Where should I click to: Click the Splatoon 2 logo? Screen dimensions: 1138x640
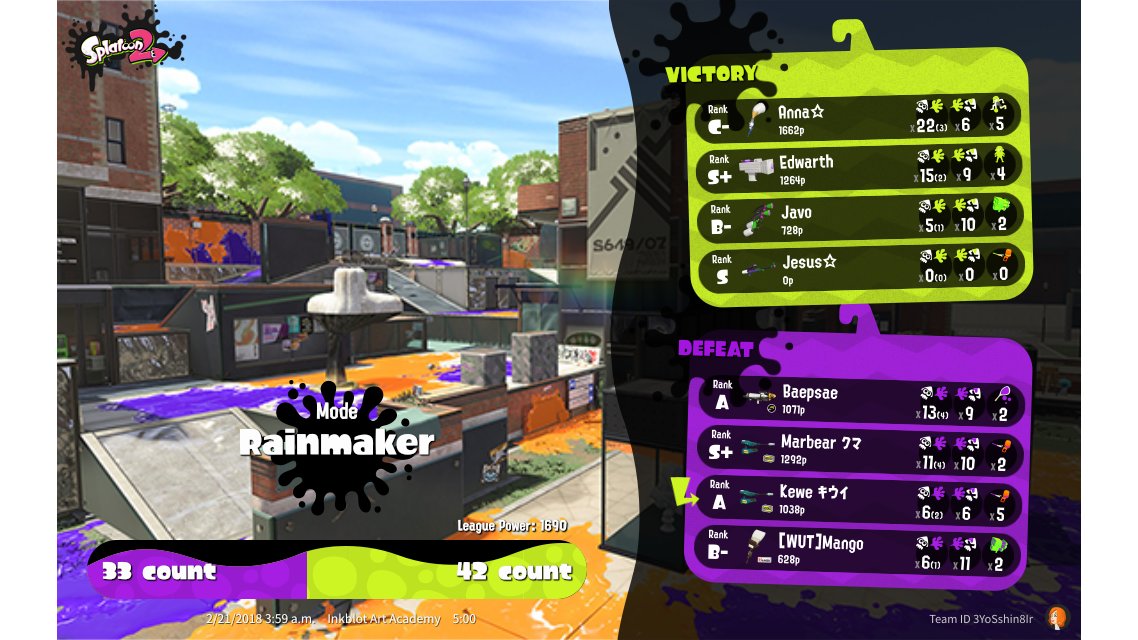[125, 50]
